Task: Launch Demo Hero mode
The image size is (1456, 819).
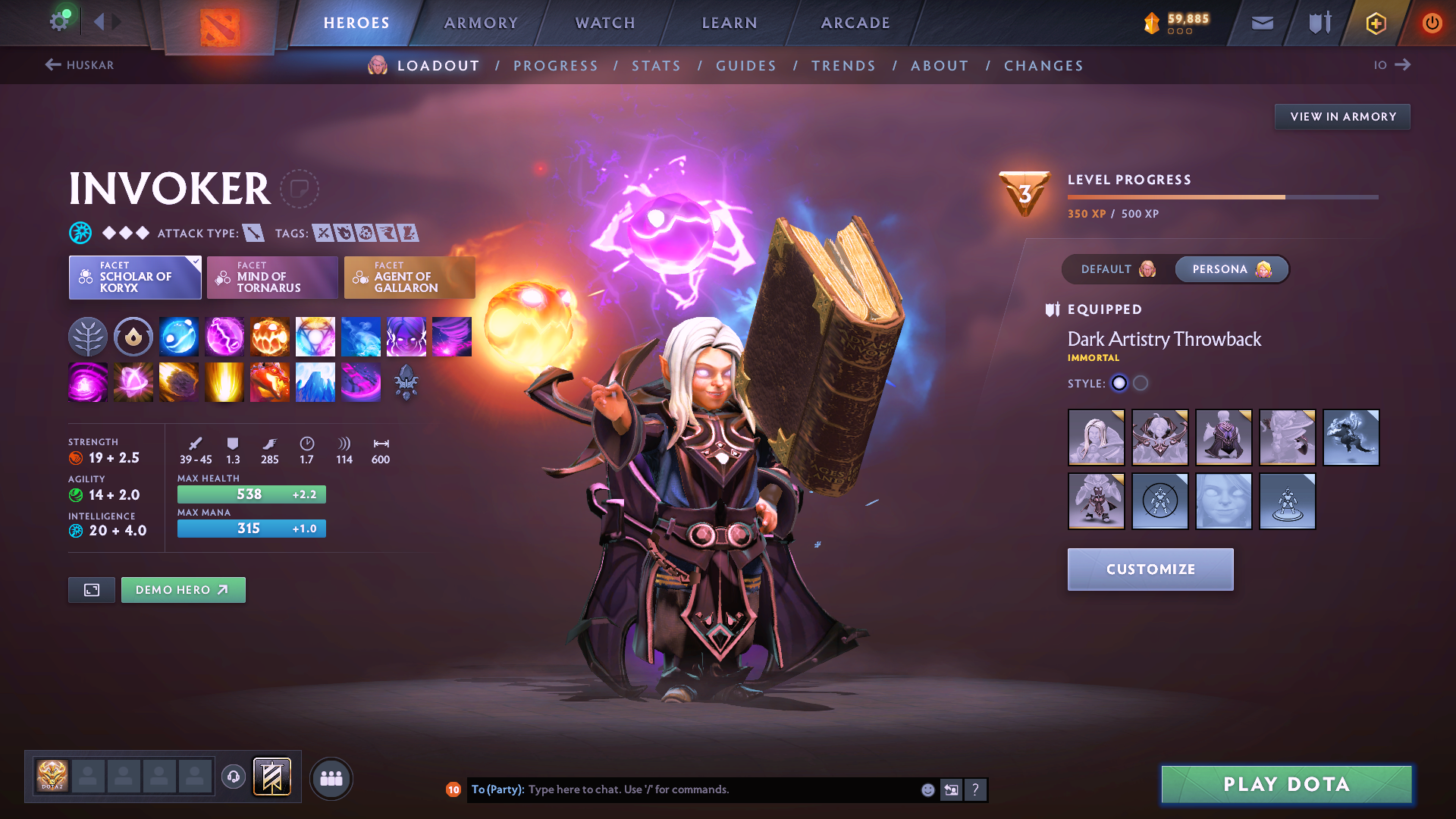Action: (x=183, y=590)
